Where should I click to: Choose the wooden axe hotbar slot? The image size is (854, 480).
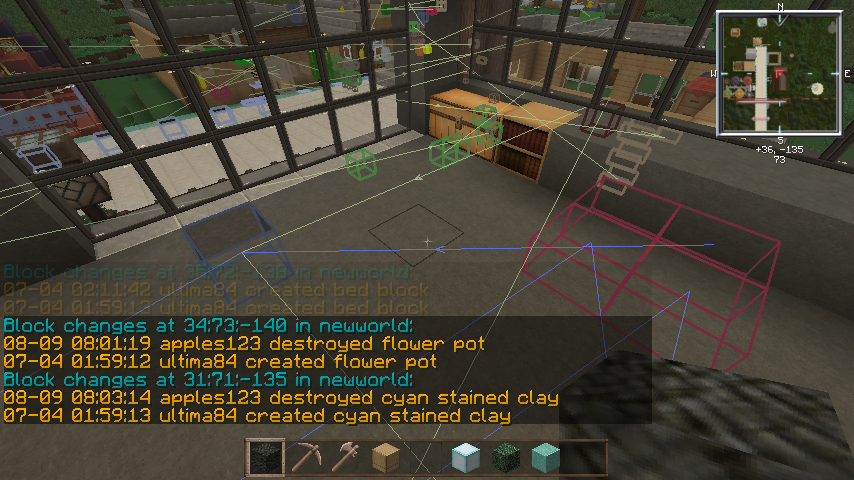pyautogui.click(x=346, y=458)
